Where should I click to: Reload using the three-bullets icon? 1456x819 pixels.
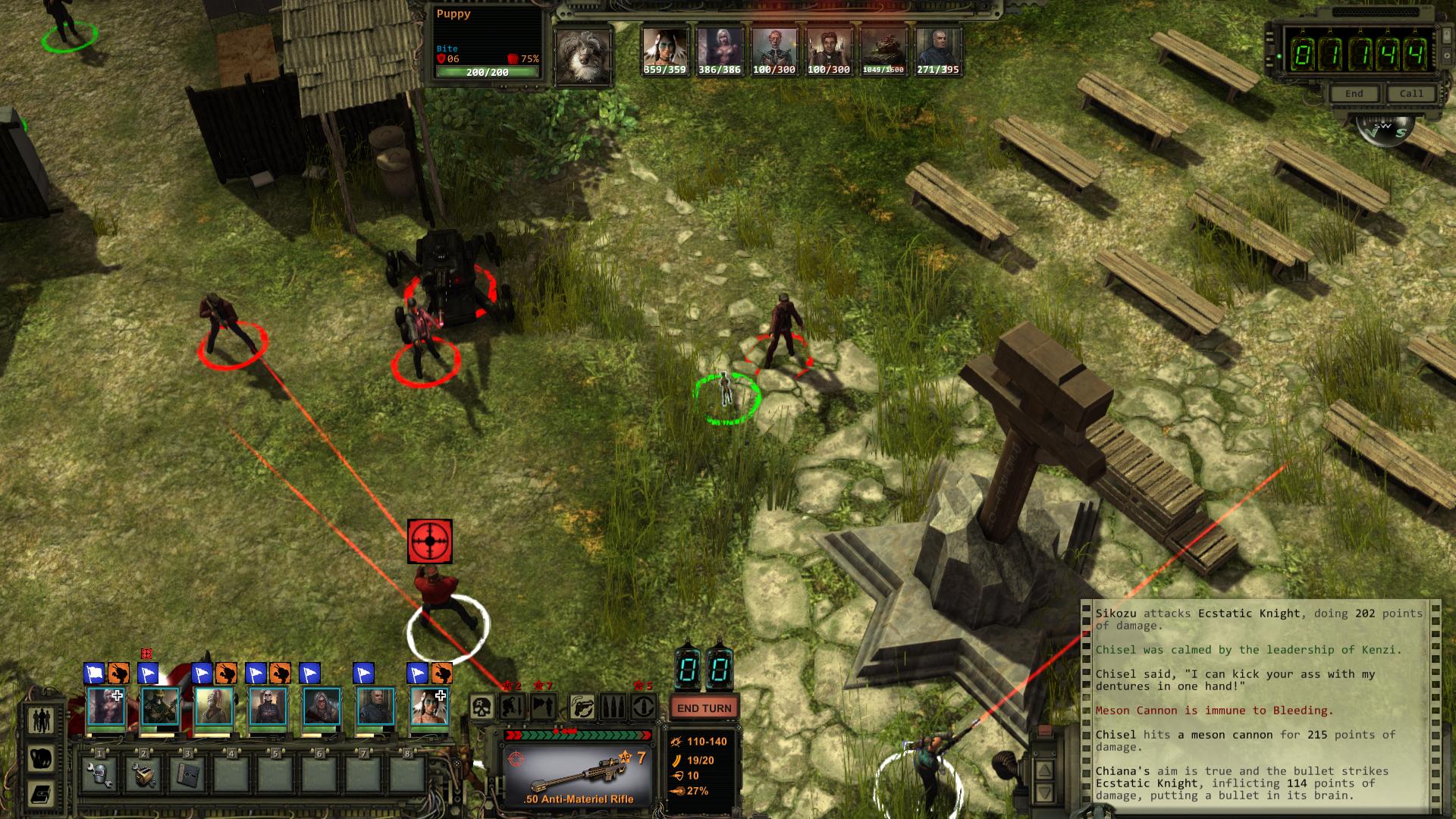click(x=613, y=708)
